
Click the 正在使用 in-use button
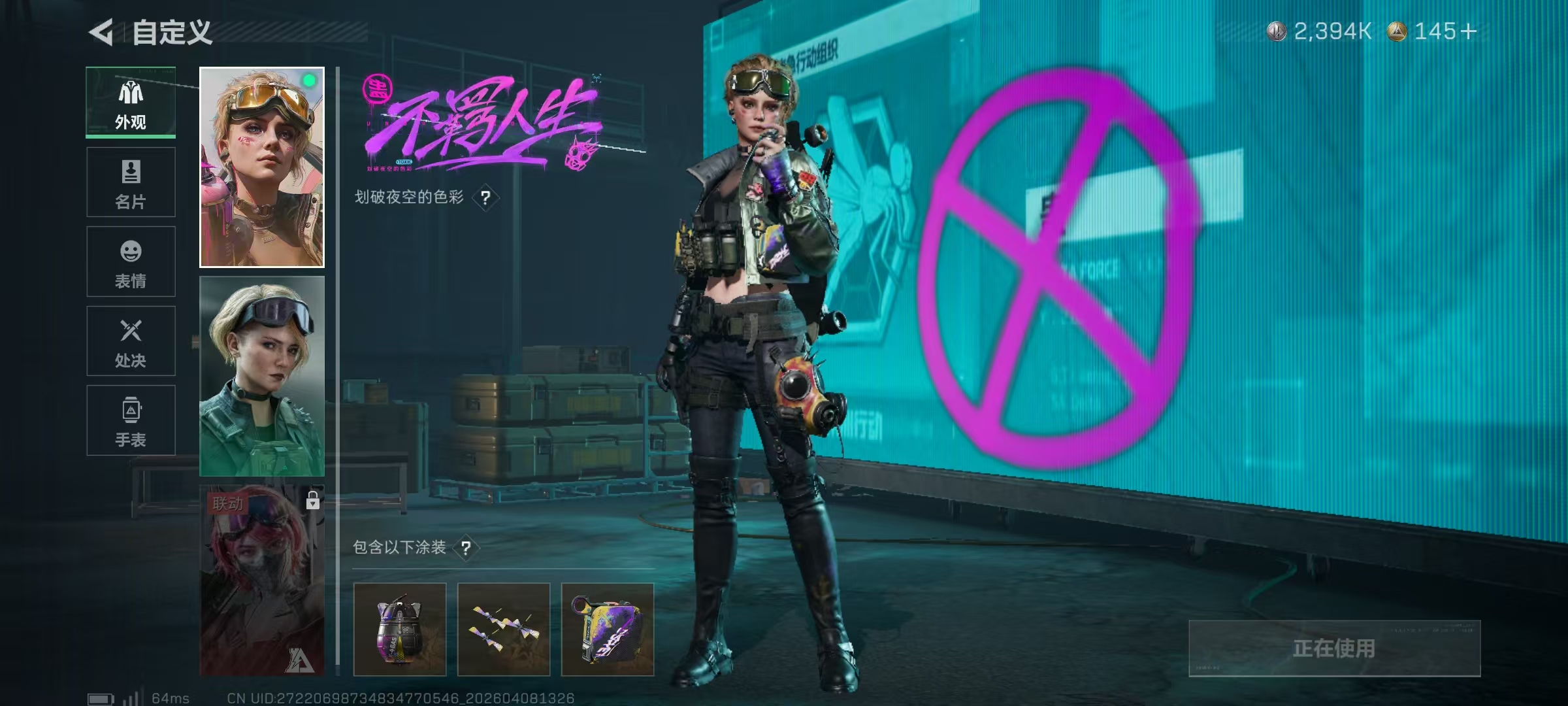[x=1334, y=648]
